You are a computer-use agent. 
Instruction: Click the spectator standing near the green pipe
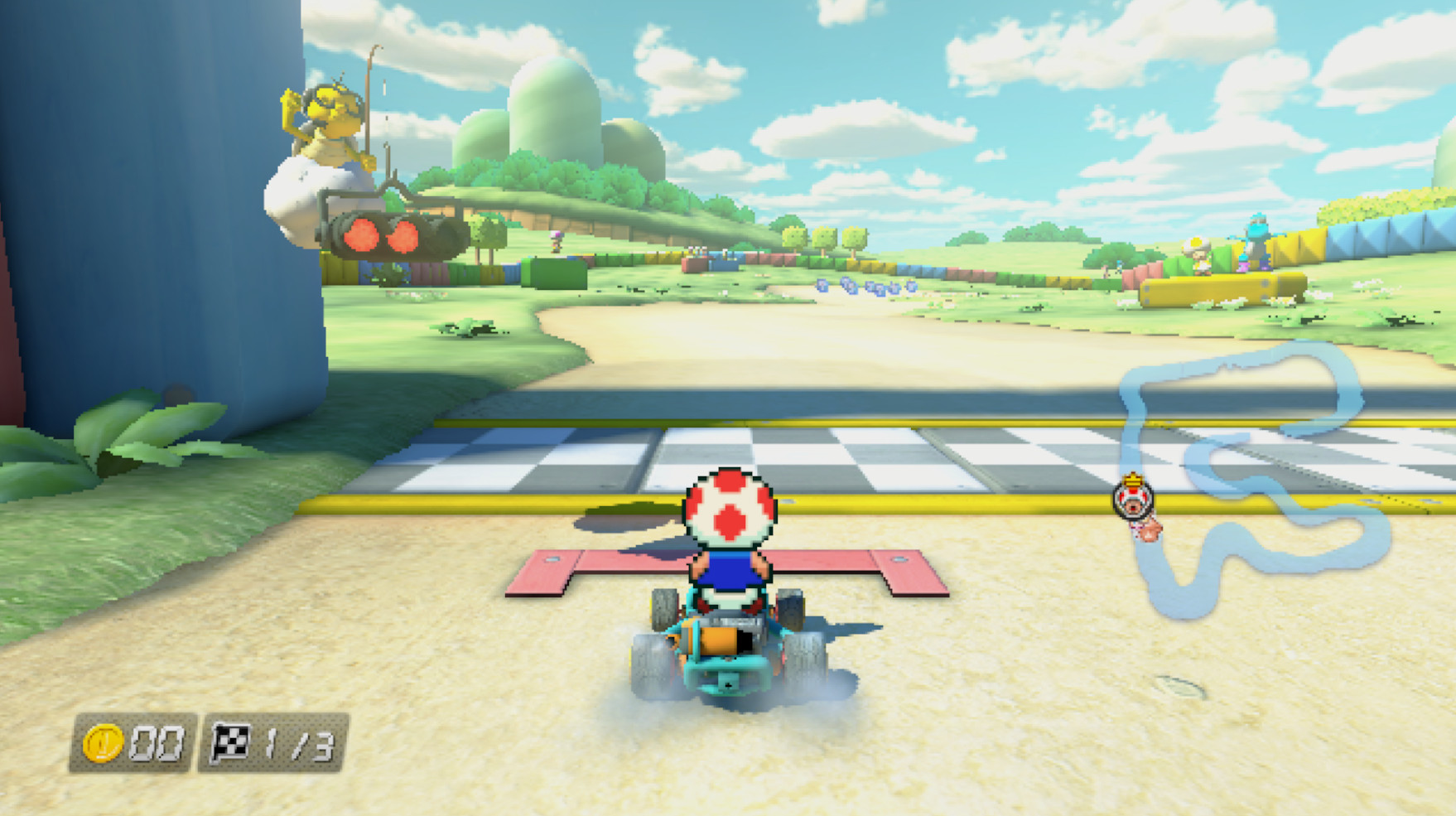pos(555,243)
